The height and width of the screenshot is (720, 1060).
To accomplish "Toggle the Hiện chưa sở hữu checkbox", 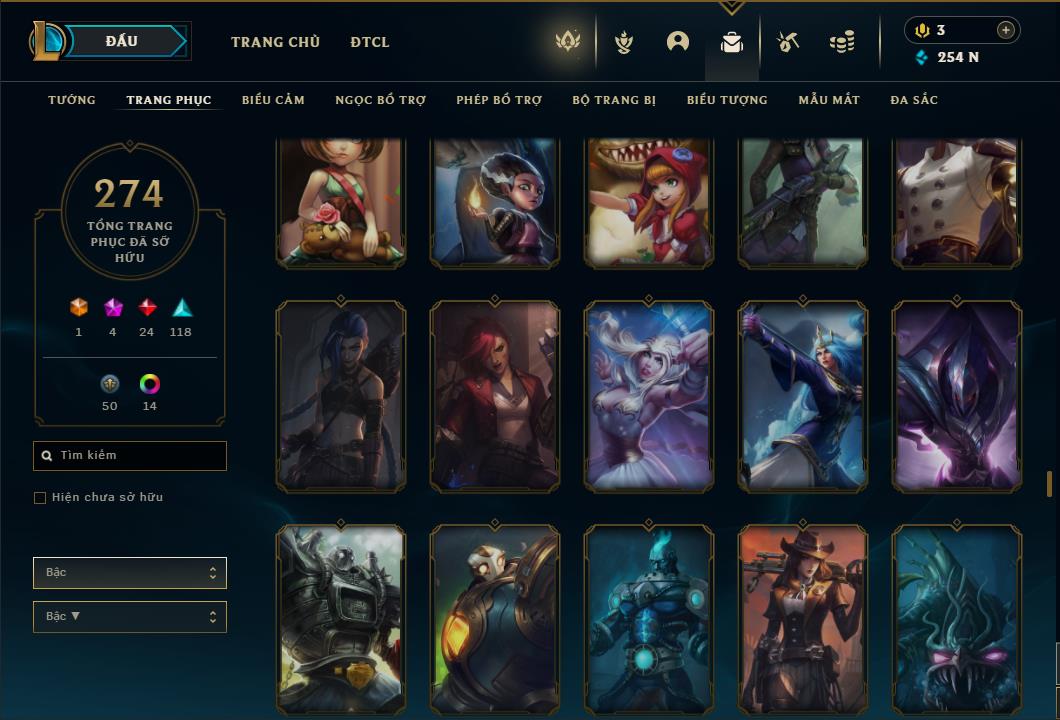I will point(40,498).
